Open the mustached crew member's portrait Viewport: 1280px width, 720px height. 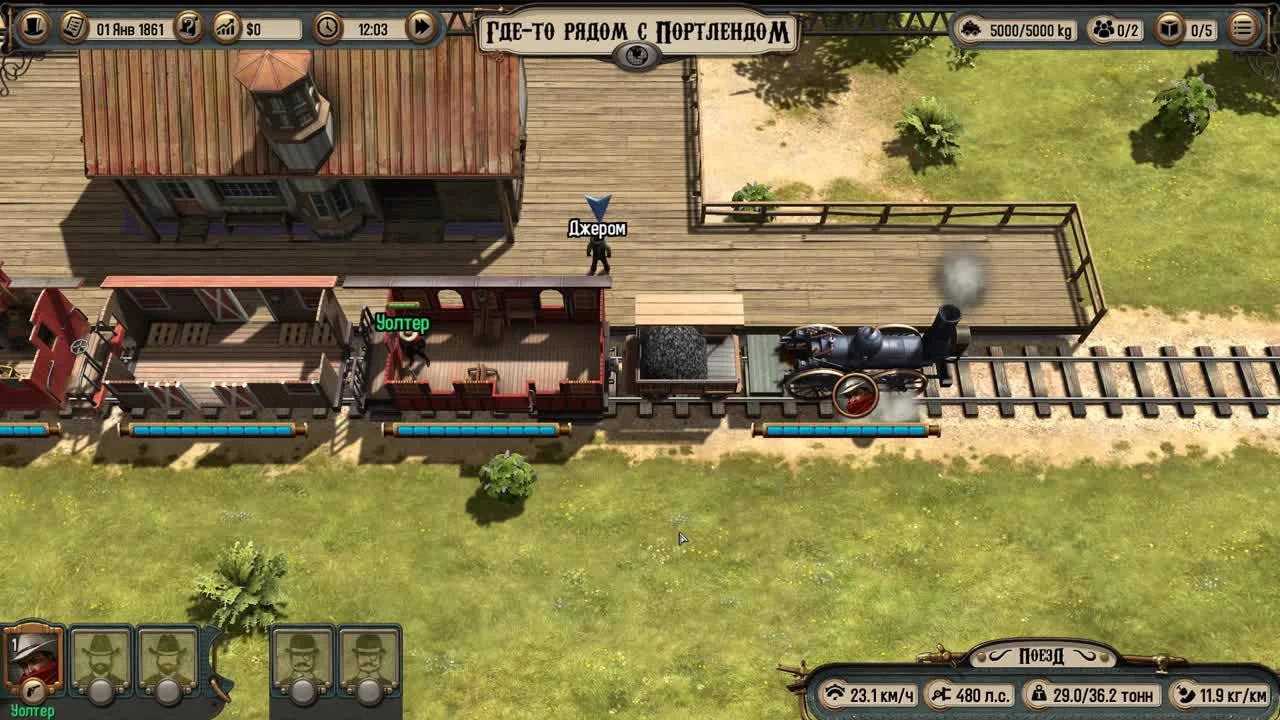(300, 655)
